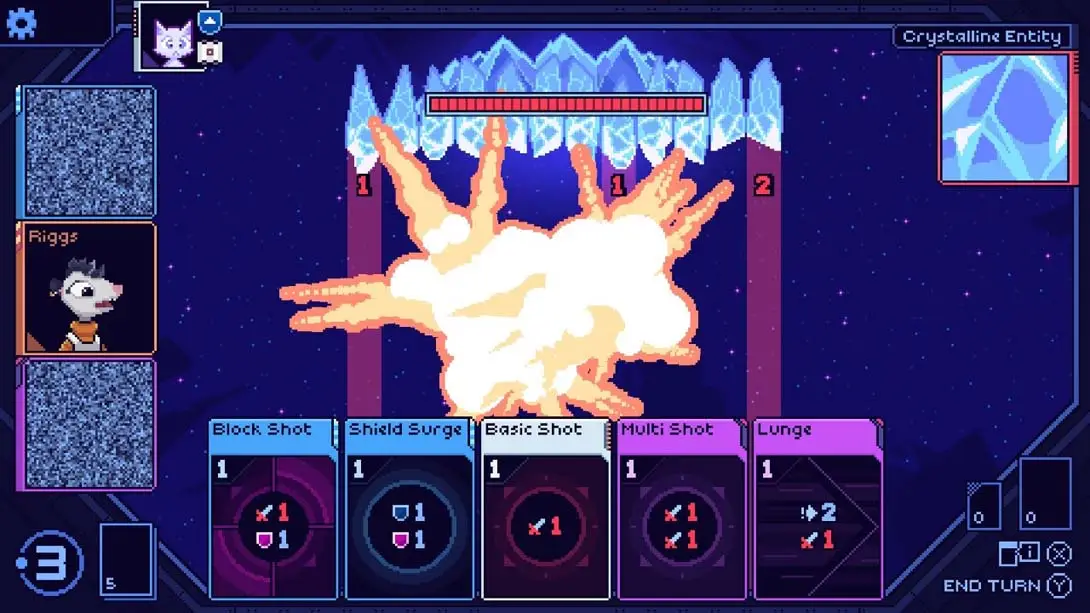Choose the Basic Shot card

[545, 510]
